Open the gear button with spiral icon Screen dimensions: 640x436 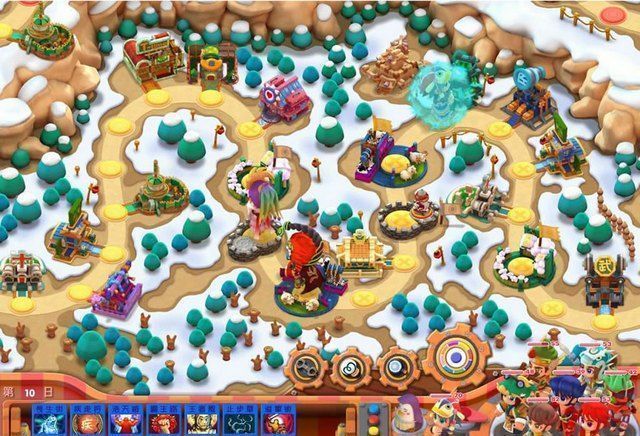353,368
